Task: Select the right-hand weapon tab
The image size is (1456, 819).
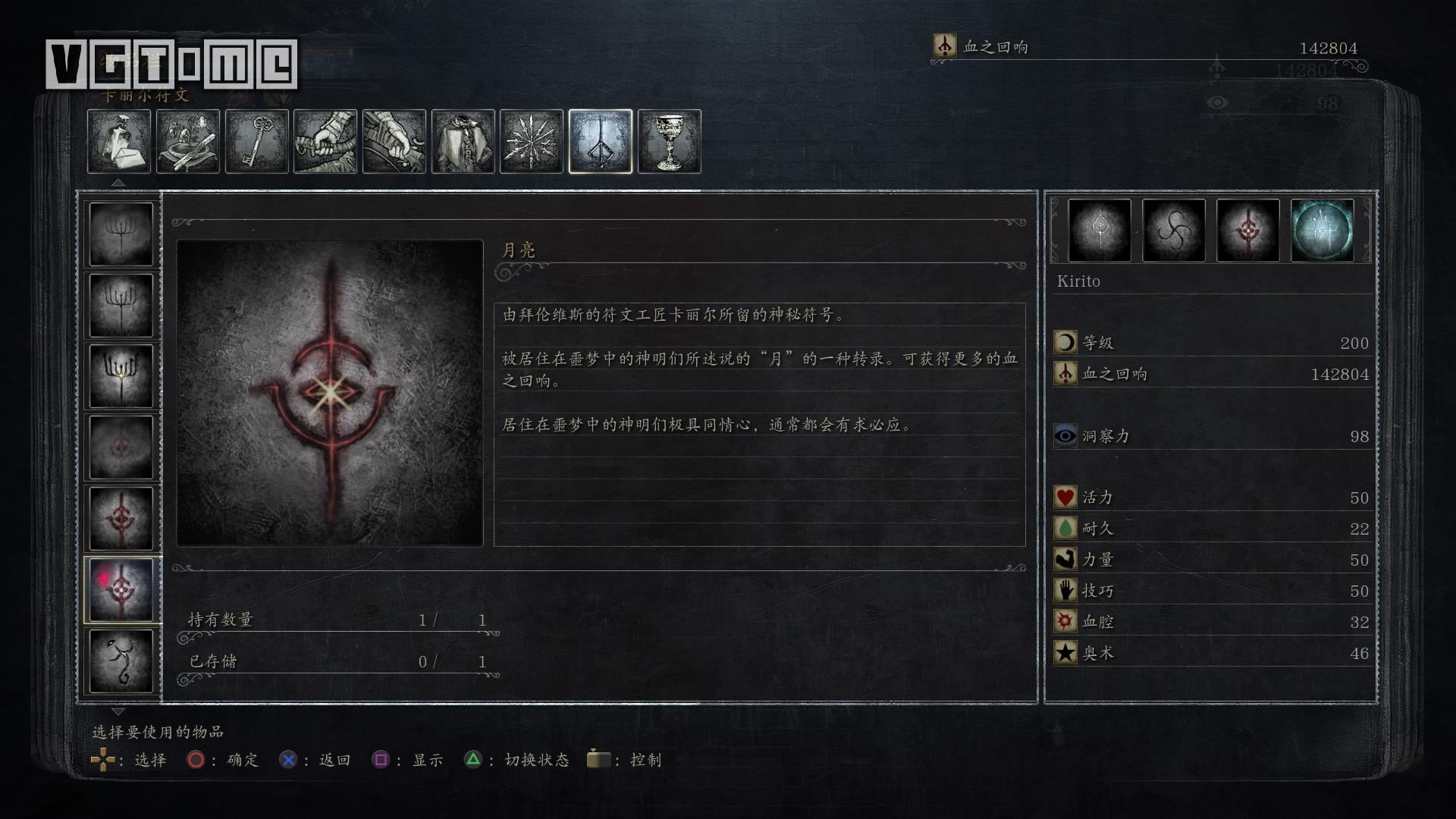Action: click(x=325, y=142)
